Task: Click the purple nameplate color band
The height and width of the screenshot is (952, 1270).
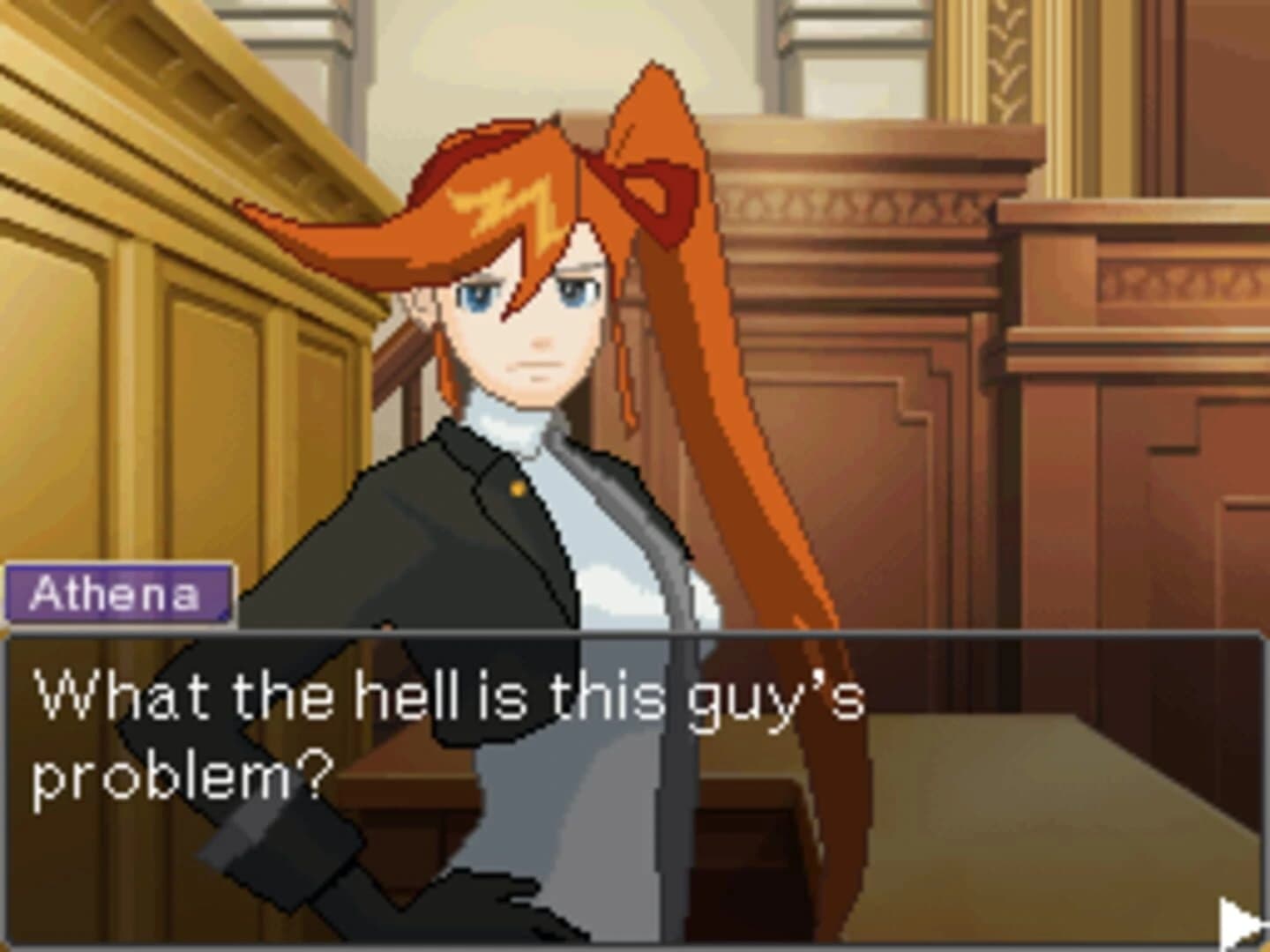Action: point(119,595)
